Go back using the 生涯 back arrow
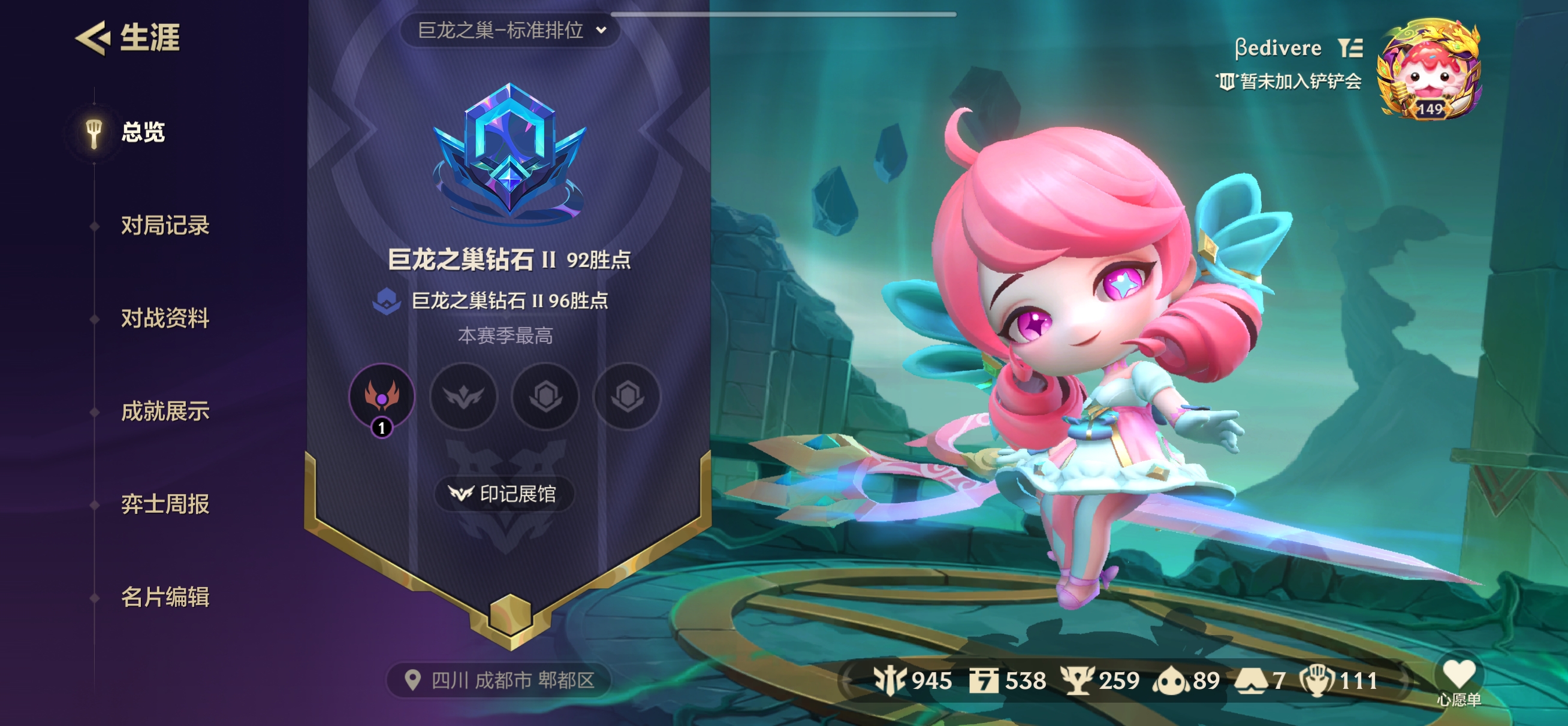 pyautogui.click(x=93, y=38)
